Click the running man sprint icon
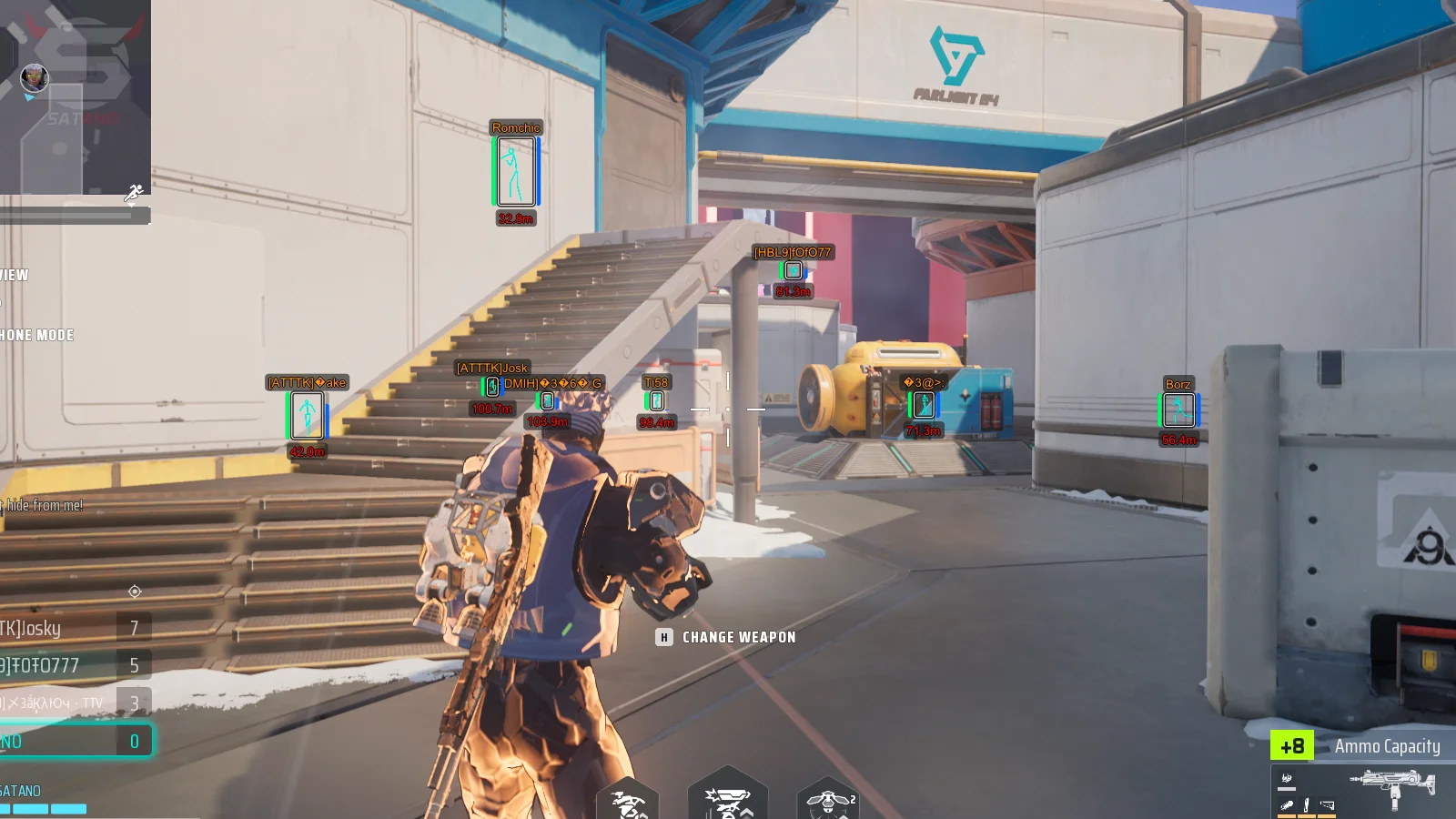Viewport: 1456px width, 819px height. point(134,192)
